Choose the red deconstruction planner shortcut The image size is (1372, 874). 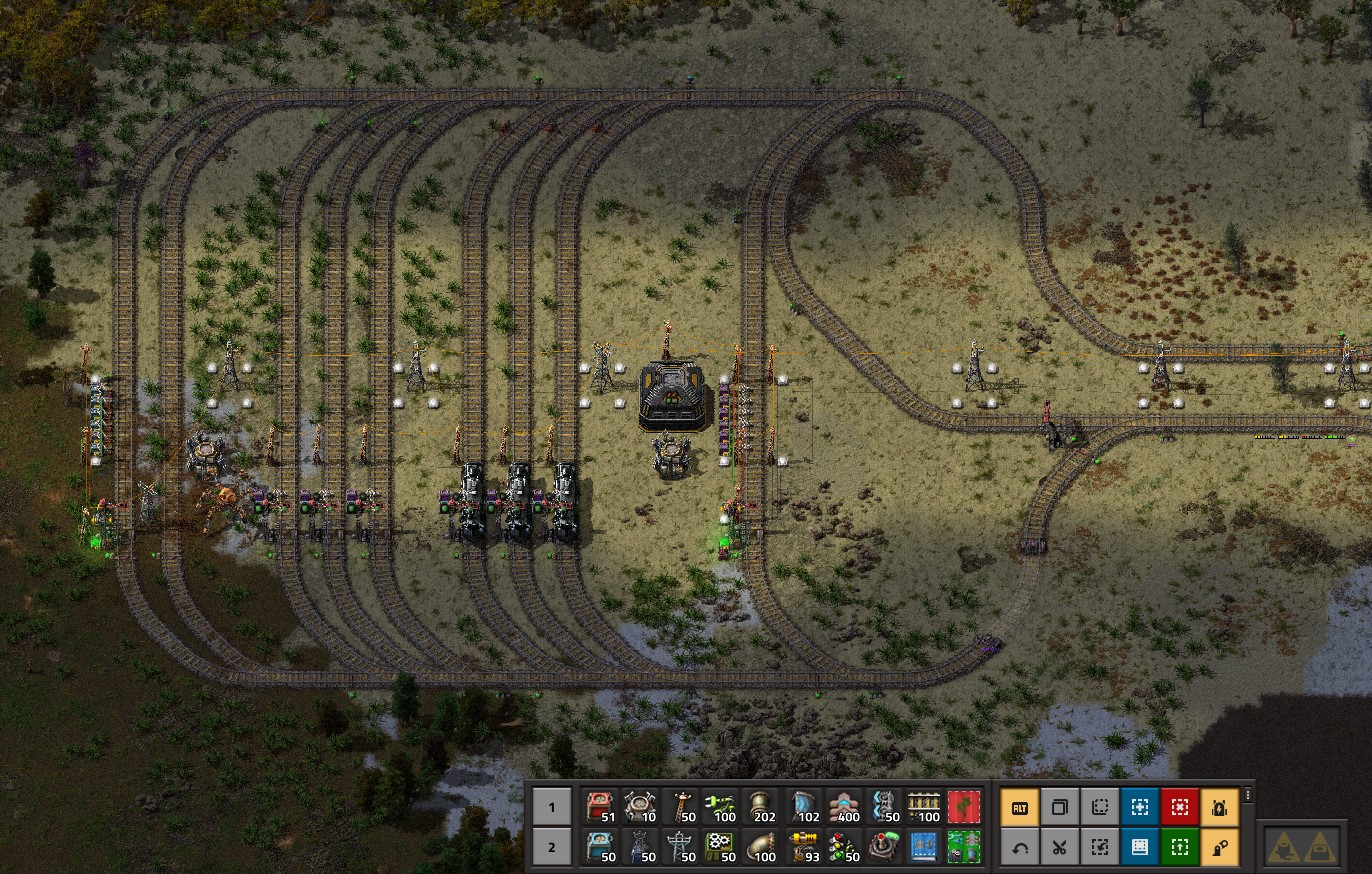[1179, 806]
